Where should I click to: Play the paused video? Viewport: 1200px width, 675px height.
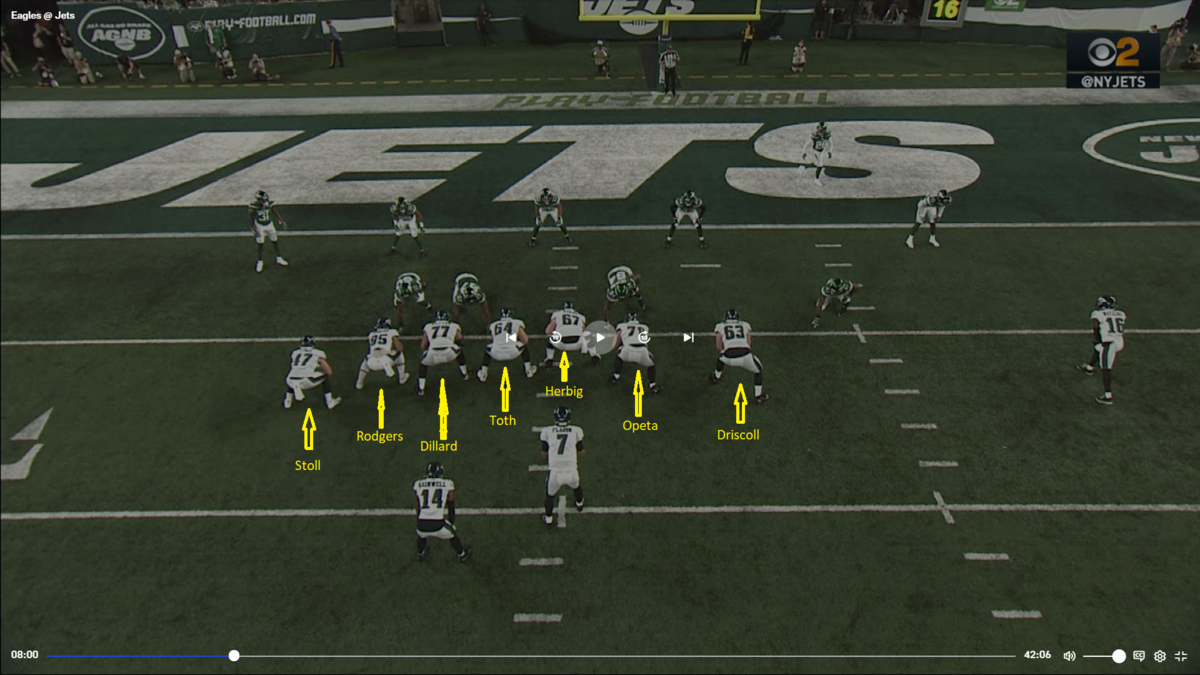point(600,338)
